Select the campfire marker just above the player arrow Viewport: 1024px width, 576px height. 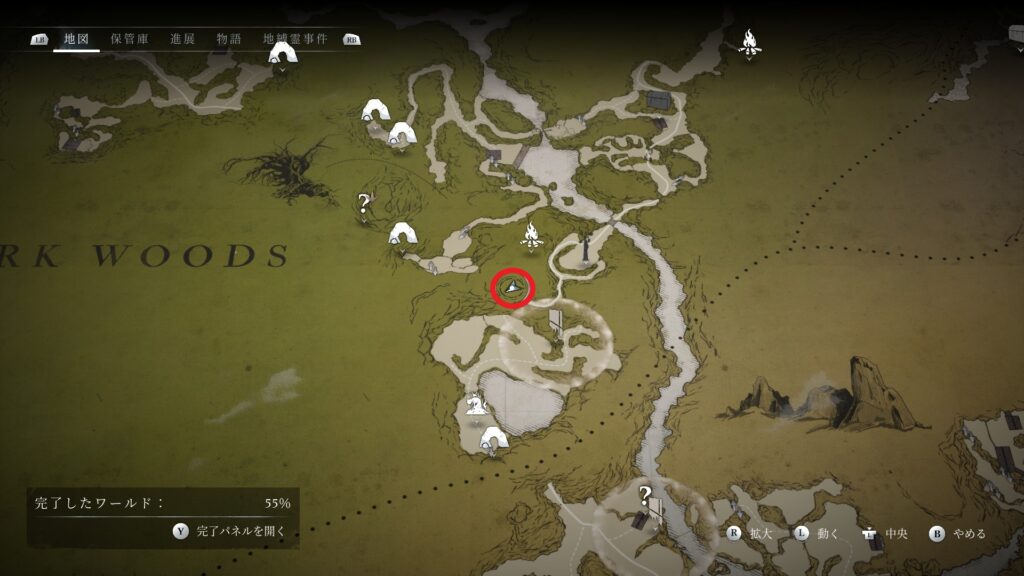pyautogui.click(x=531, y=237)
